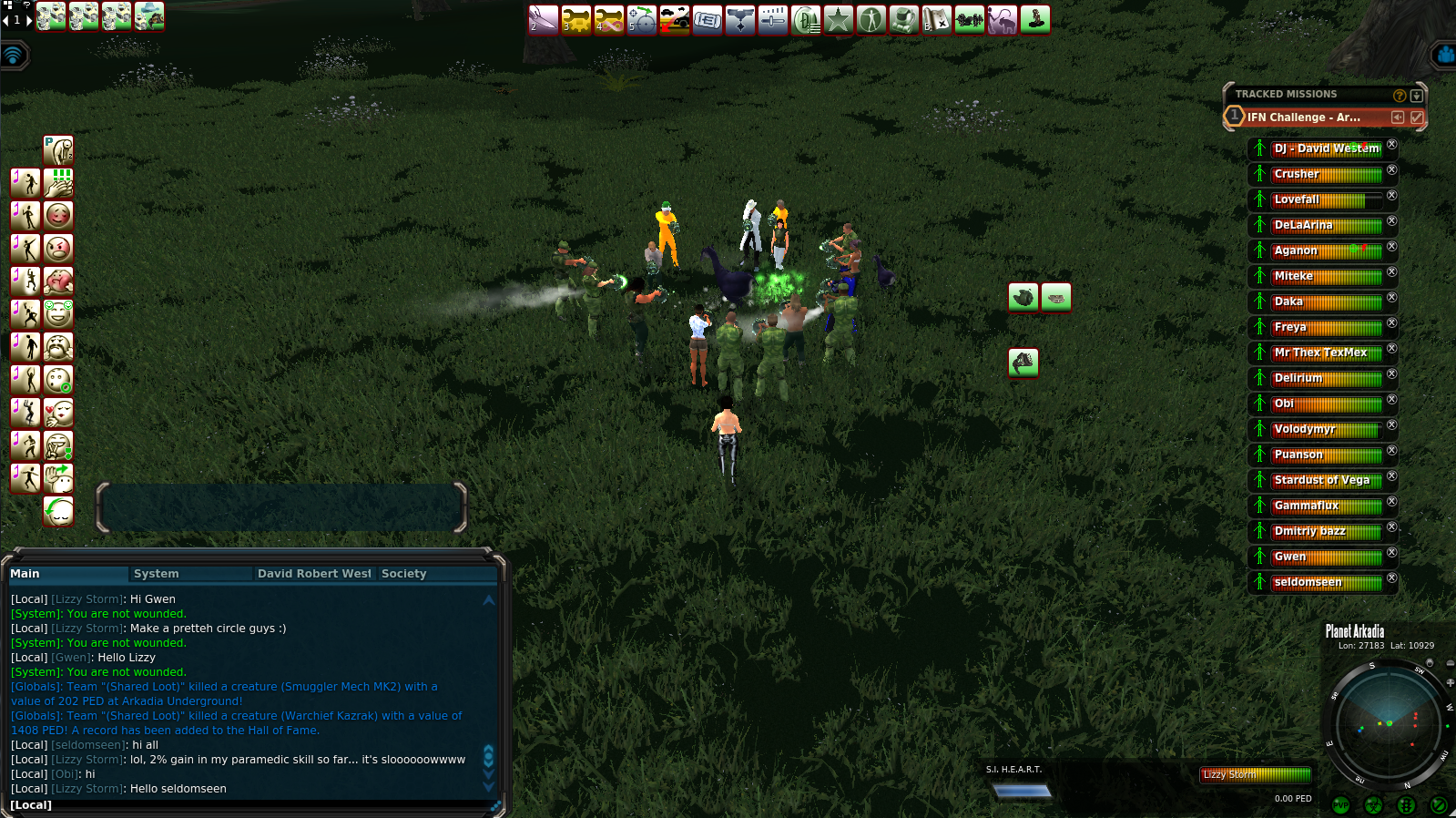Use the waving goodbye emote
Viewport: 1456px width, 818px height.
coord(58,478)
